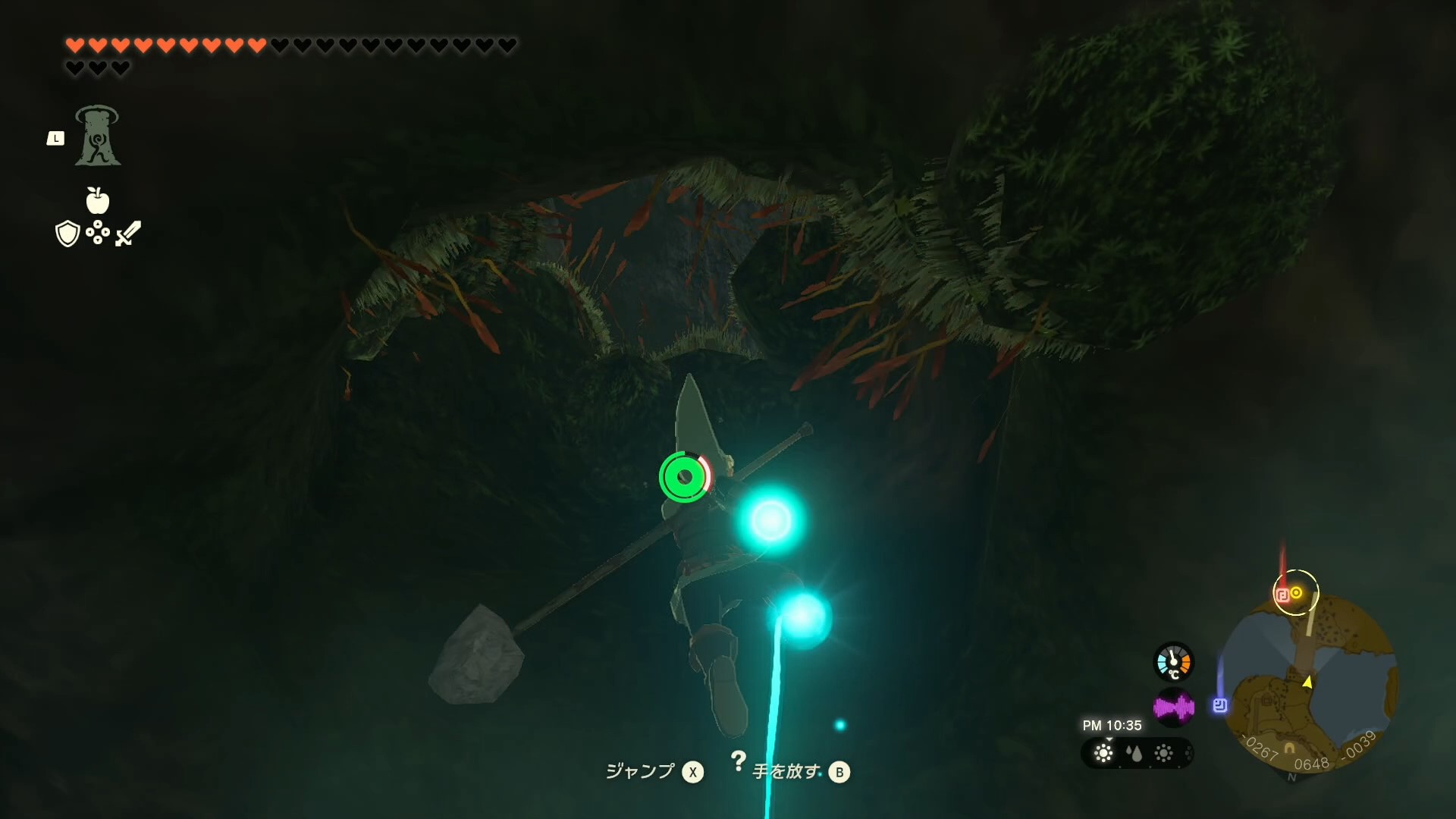The image size is (1456, 819).
Task: Activate the Ascend ability icon
Action: 97,136
